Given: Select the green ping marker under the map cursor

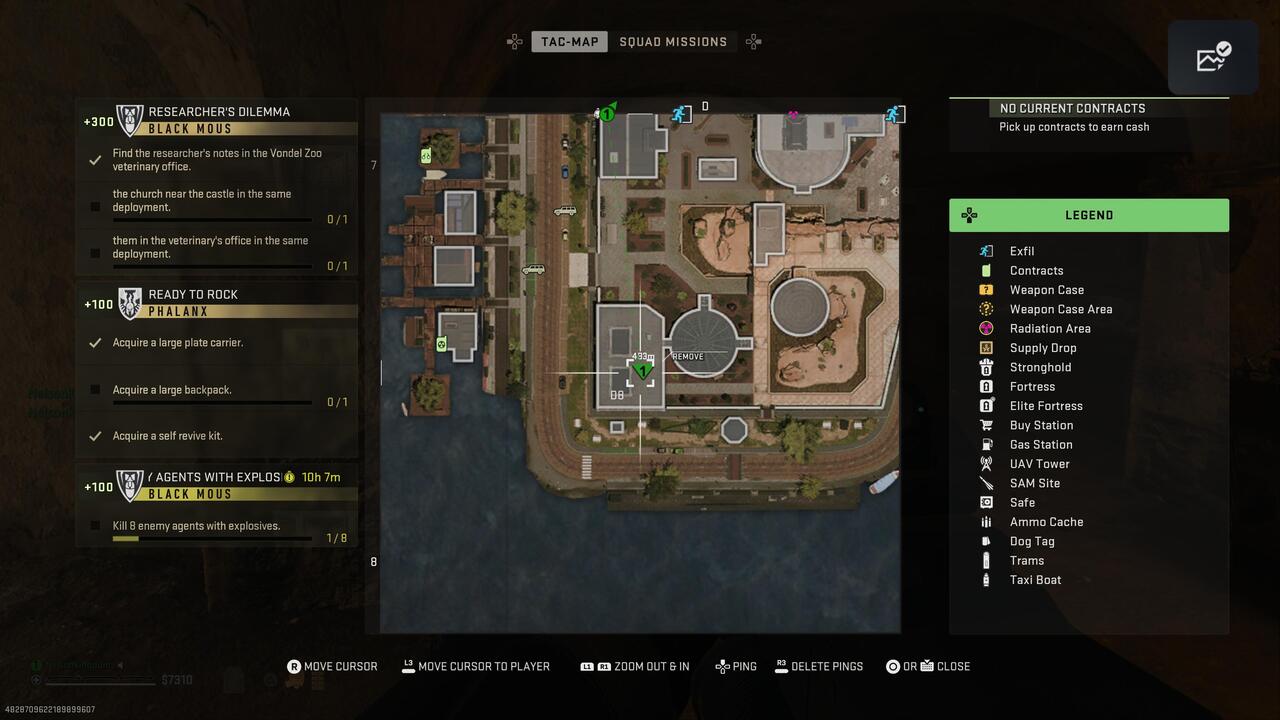Looking at the screenshot, I should pos(641,372).
